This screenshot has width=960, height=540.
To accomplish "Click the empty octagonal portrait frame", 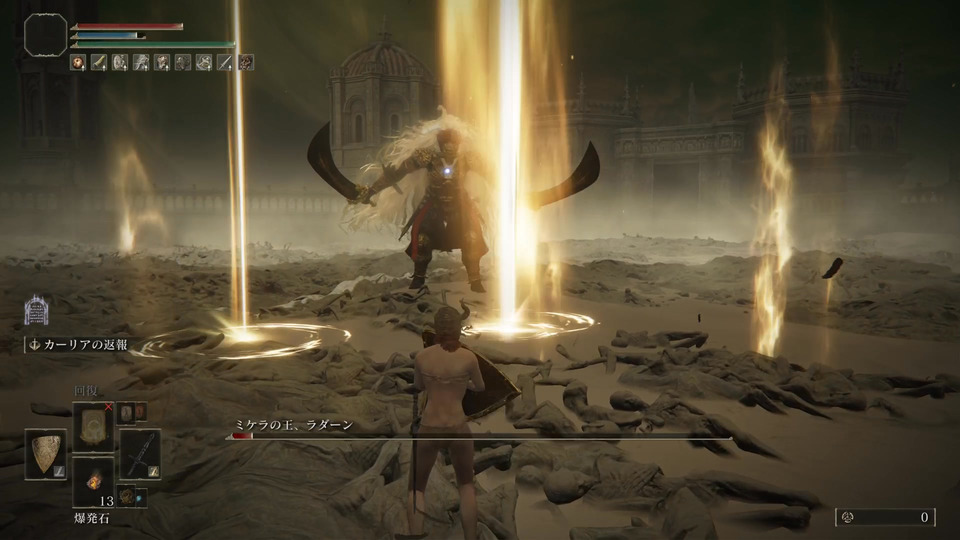I will pos(46,36).
